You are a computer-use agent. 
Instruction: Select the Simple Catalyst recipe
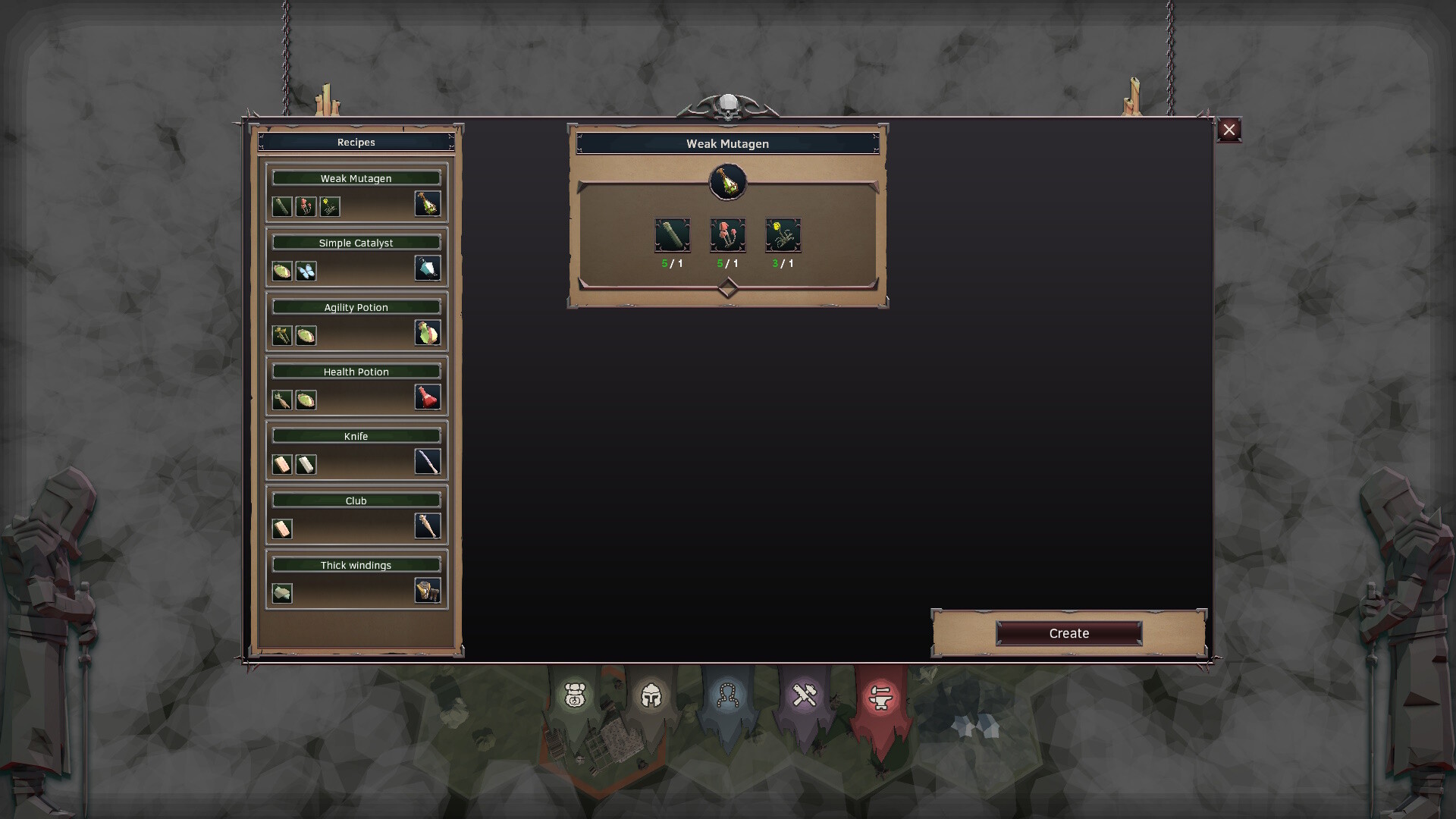click(x=356, y=242)
